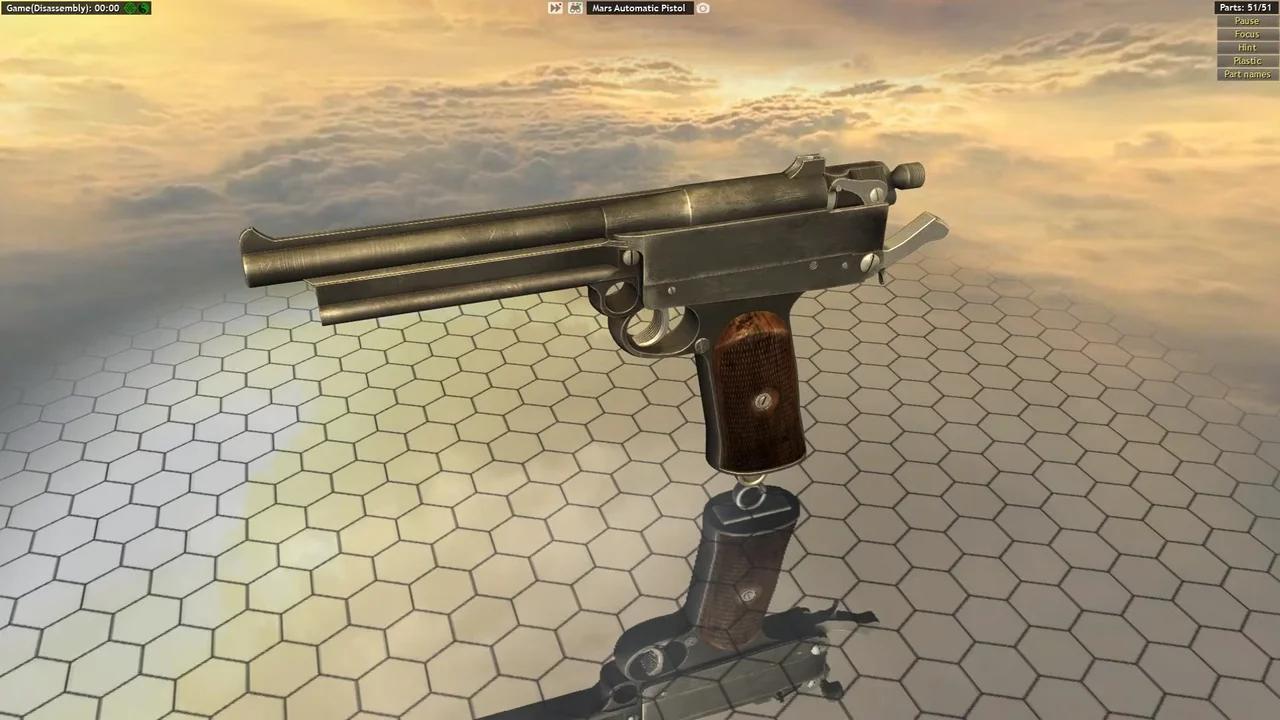Click the skip forward icon on top bar
This screenshot has width=1280, height=720.
point(555,8)
